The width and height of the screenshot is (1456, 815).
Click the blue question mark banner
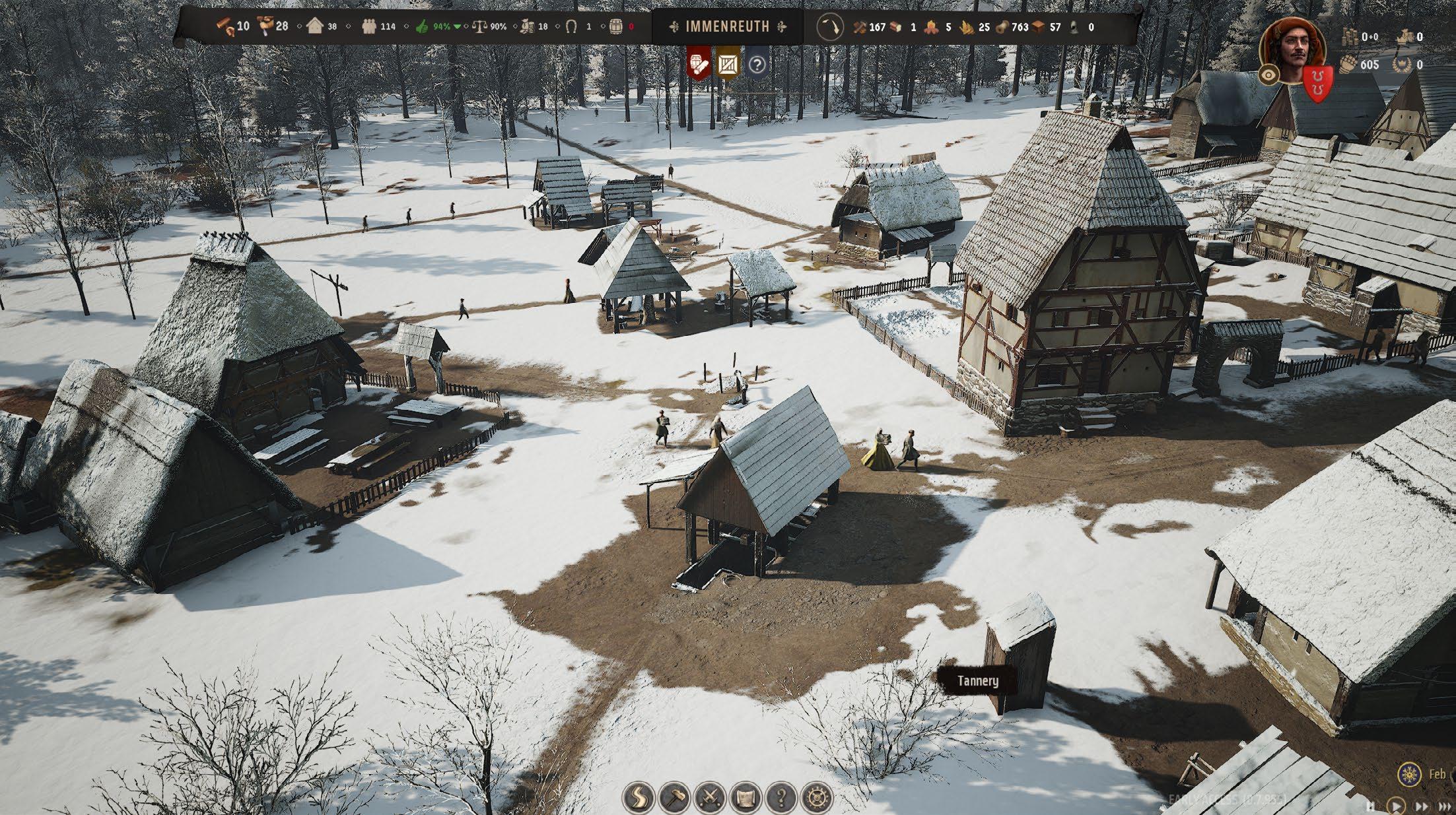[x=757, y=65]
